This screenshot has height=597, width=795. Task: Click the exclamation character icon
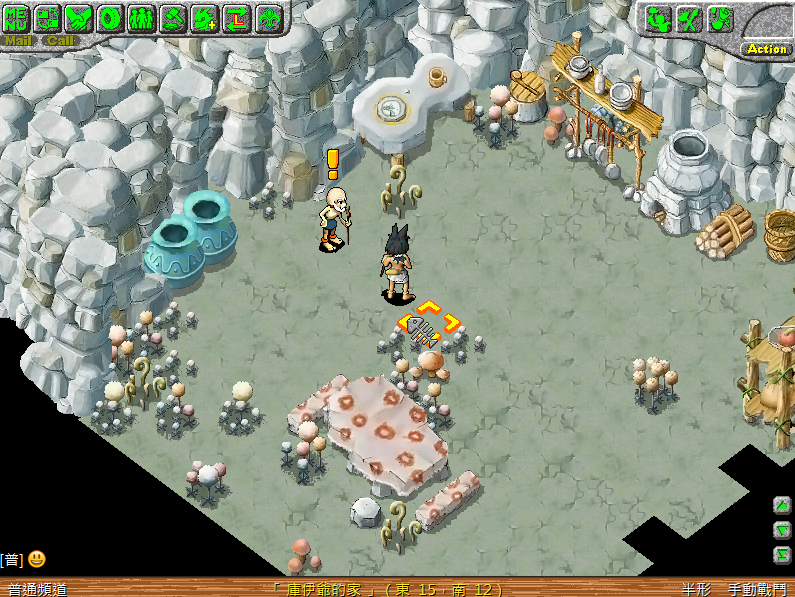(x=720, y=18)
